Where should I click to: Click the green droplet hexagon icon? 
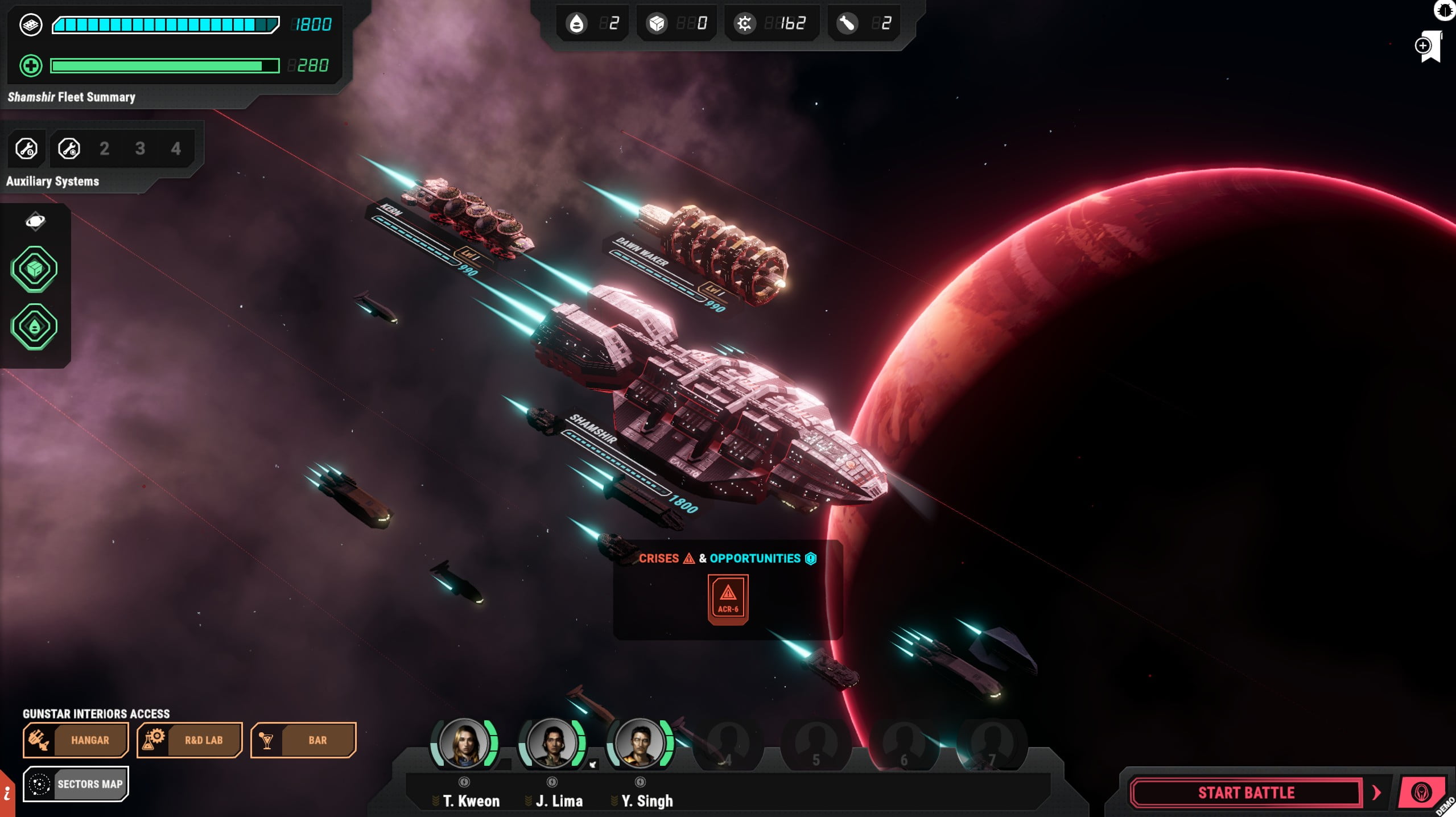pos(34,327)
